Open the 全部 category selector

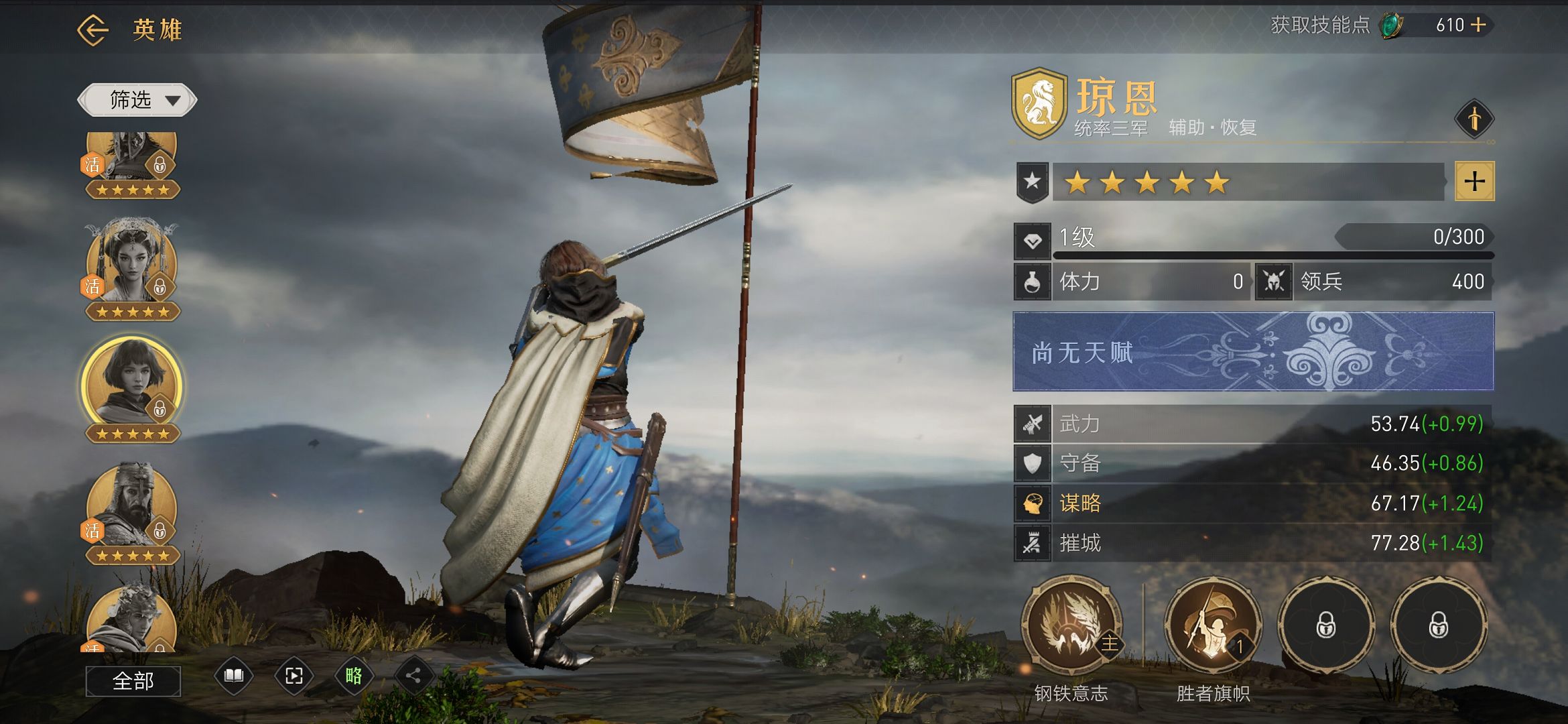pyautogui.click(x=133, y=681)
